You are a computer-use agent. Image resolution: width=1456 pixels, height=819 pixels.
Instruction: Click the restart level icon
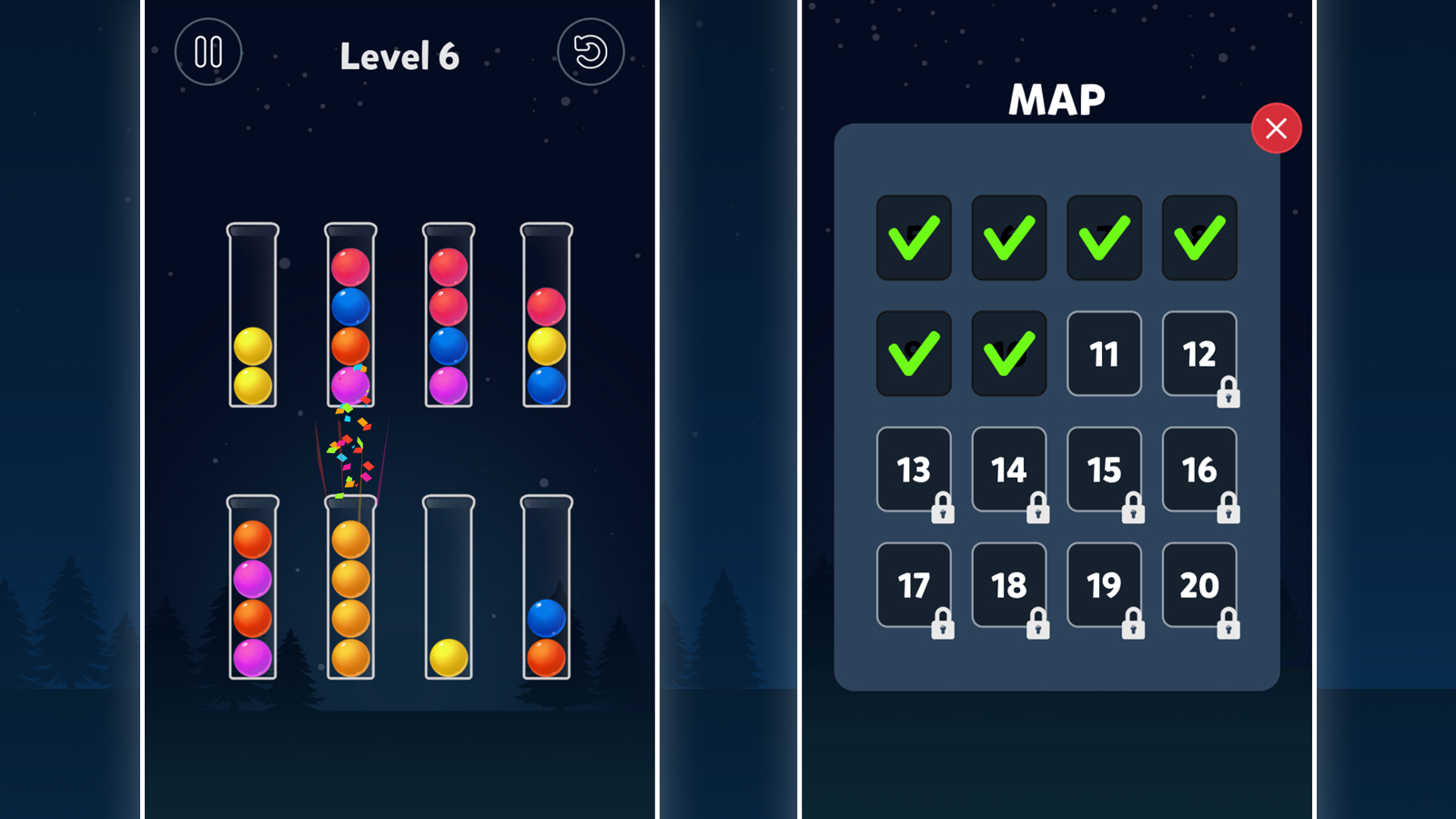tap(590, 52)
